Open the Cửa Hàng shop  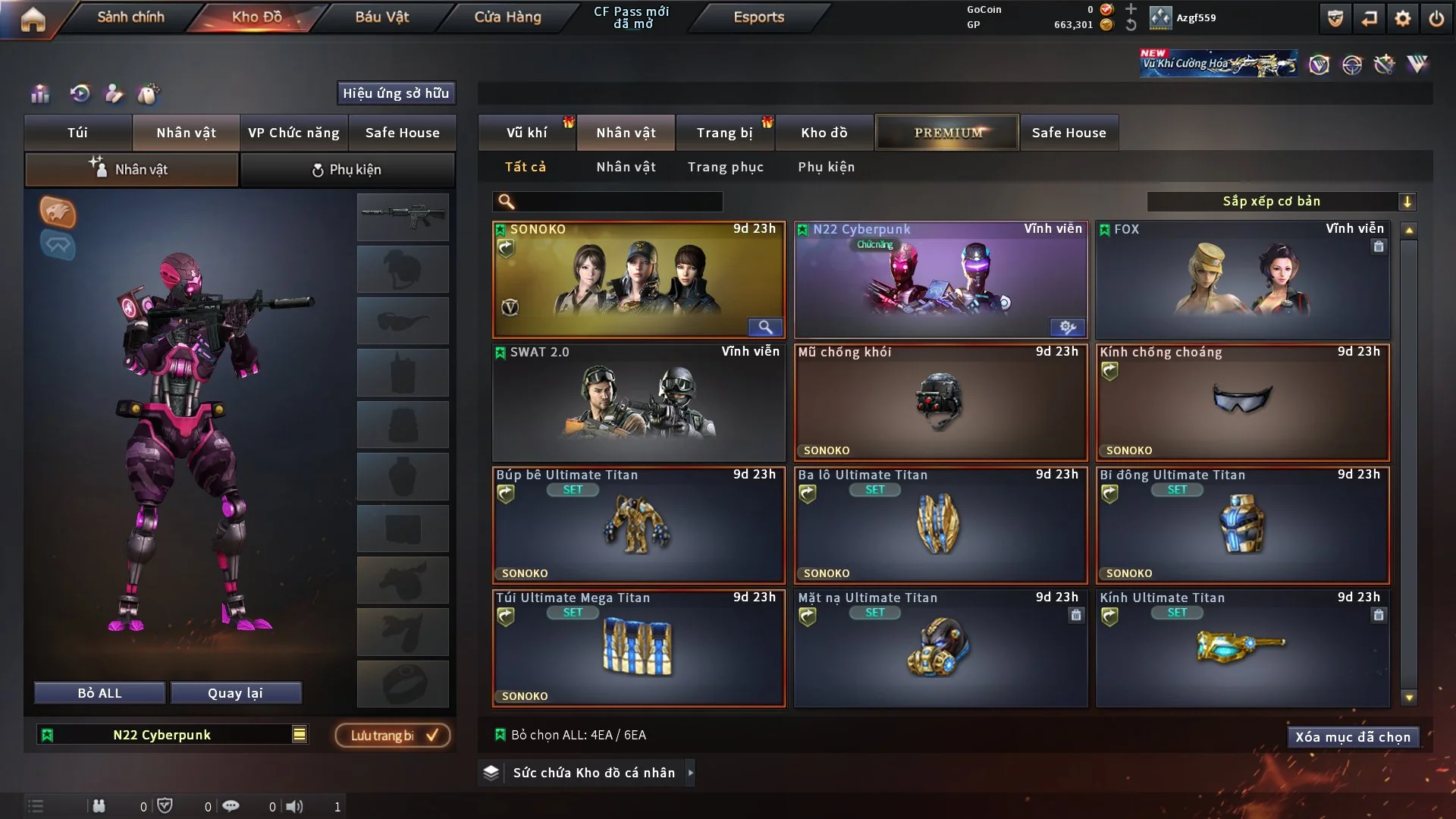click(507, 17)
